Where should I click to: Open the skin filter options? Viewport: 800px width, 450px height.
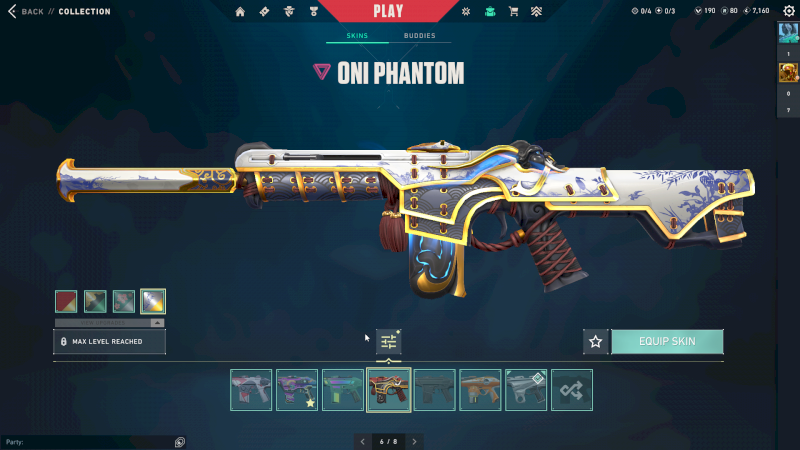[x=388, y=341]
